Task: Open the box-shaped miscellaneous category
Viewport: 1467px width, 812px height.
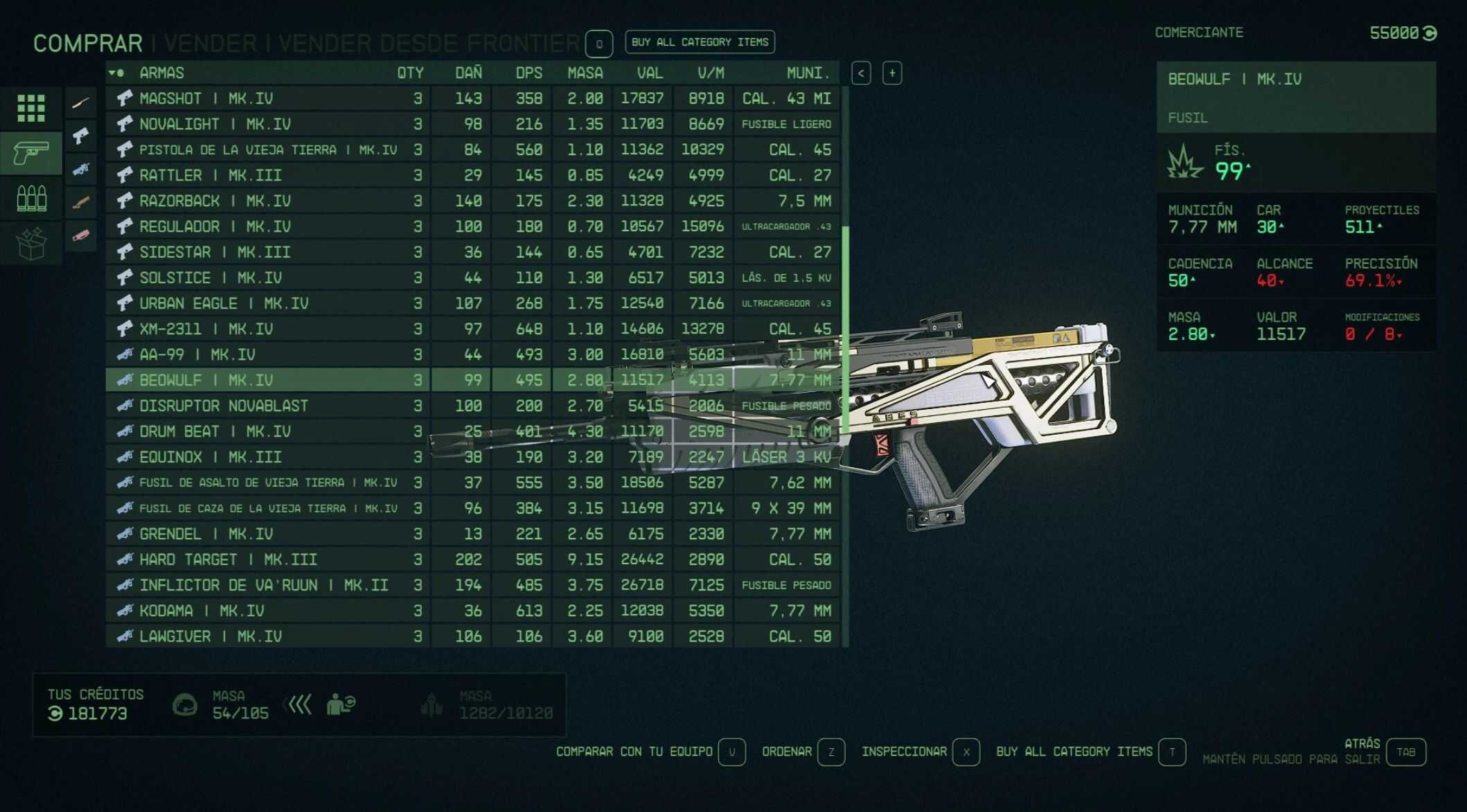Action: coord(31,243)
